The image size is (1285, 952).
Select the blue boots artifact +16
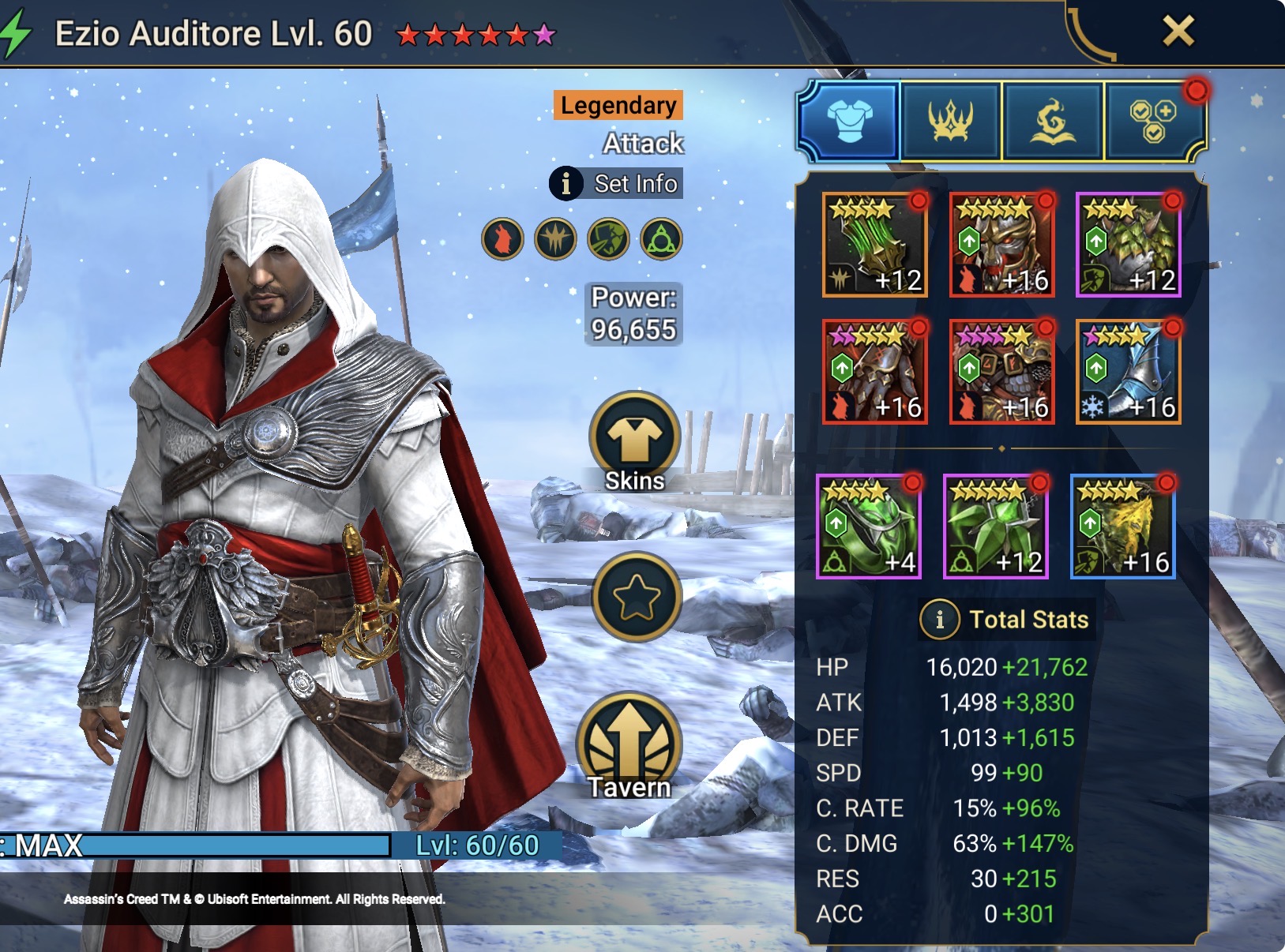point(1128,372)
